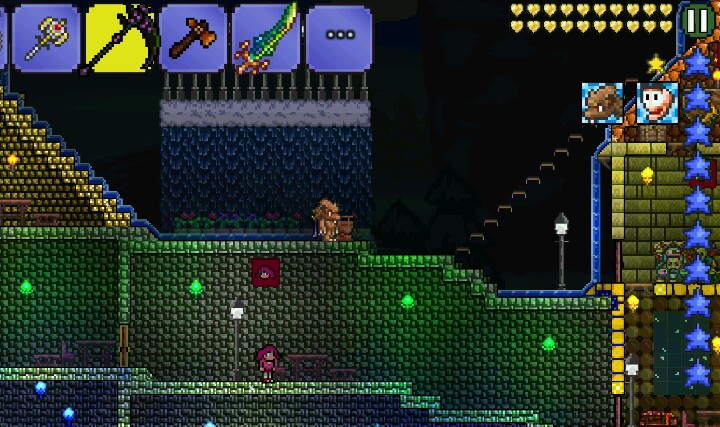The height and width of the screenshot is (427, 720).
Task: Tap the highlighted dark pickaxe slot
Action: coord(118,37)
